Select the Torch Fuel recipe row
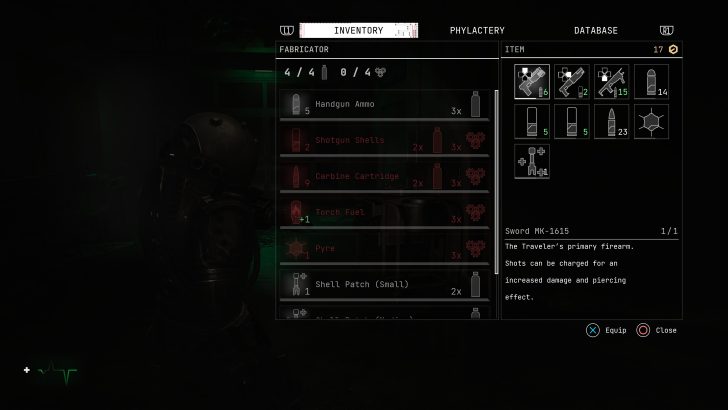 [386, 212]
